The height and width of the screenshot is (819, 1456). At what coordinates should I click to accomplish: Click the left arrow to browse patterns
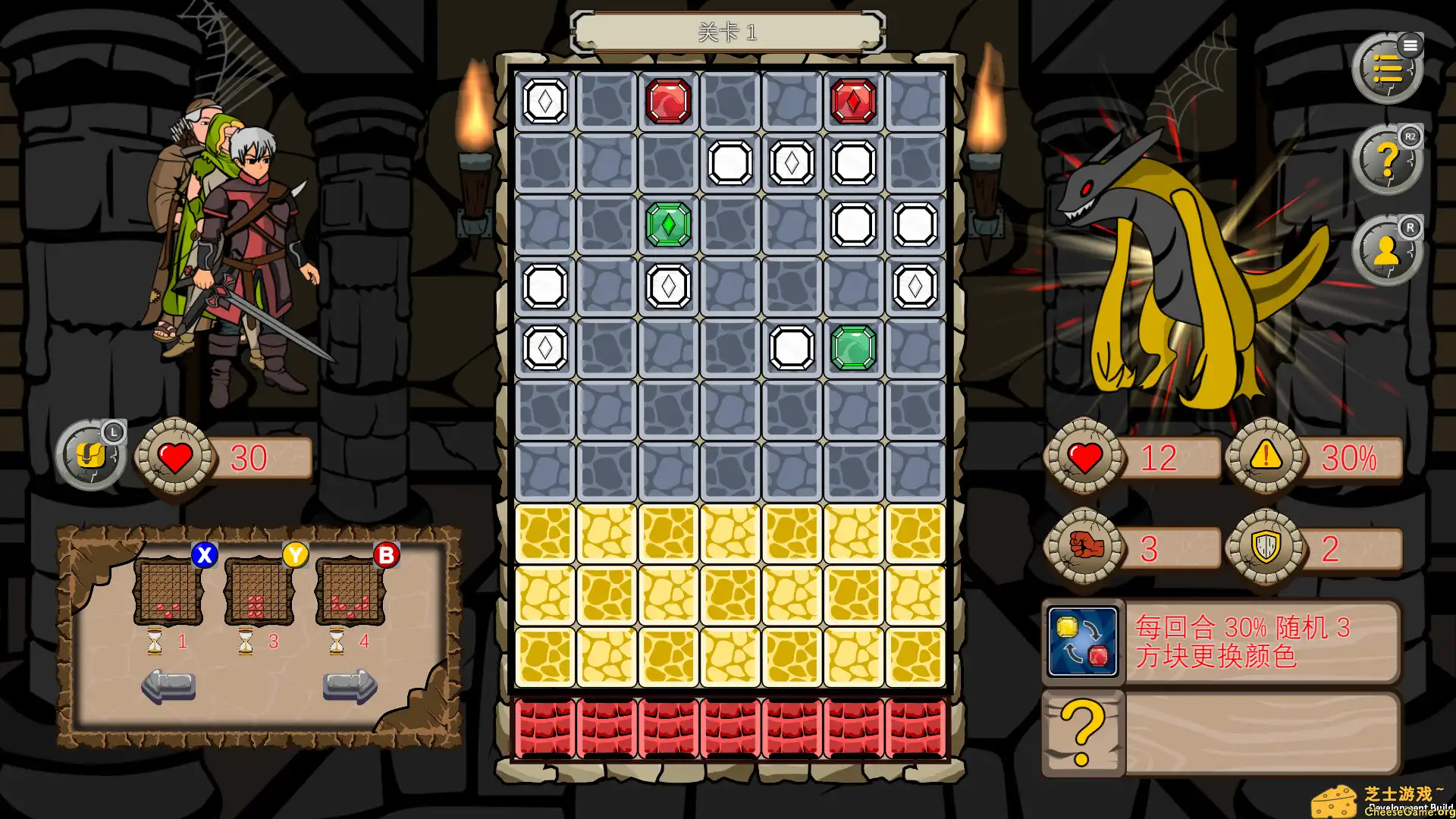pos(168,685)
